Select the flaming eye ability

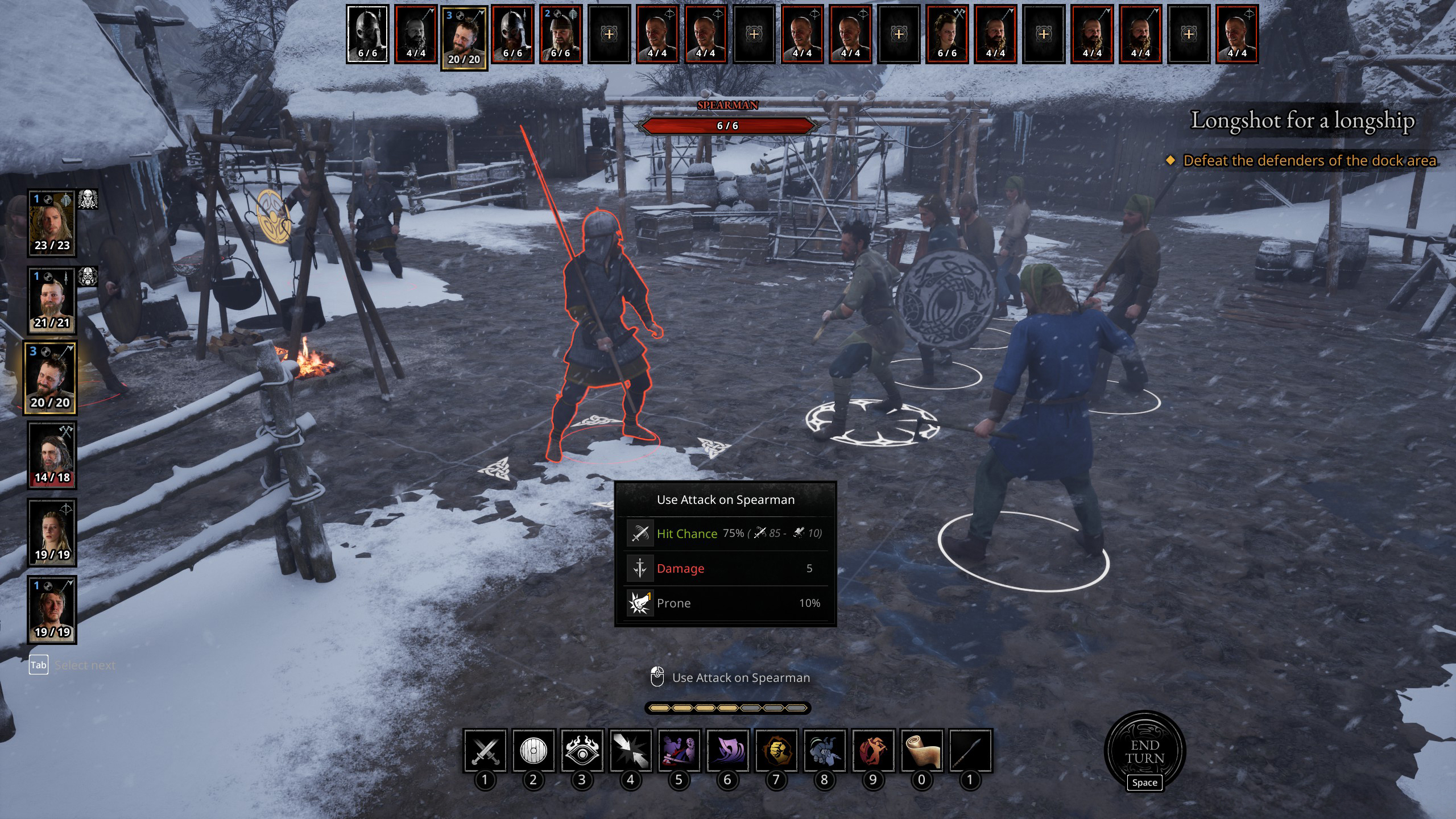tap(582, 751)
